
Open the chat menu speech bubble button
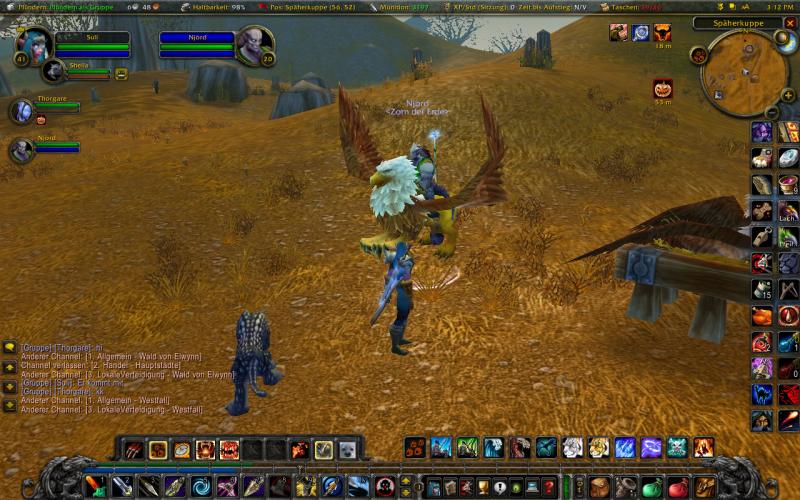(9, 347)
